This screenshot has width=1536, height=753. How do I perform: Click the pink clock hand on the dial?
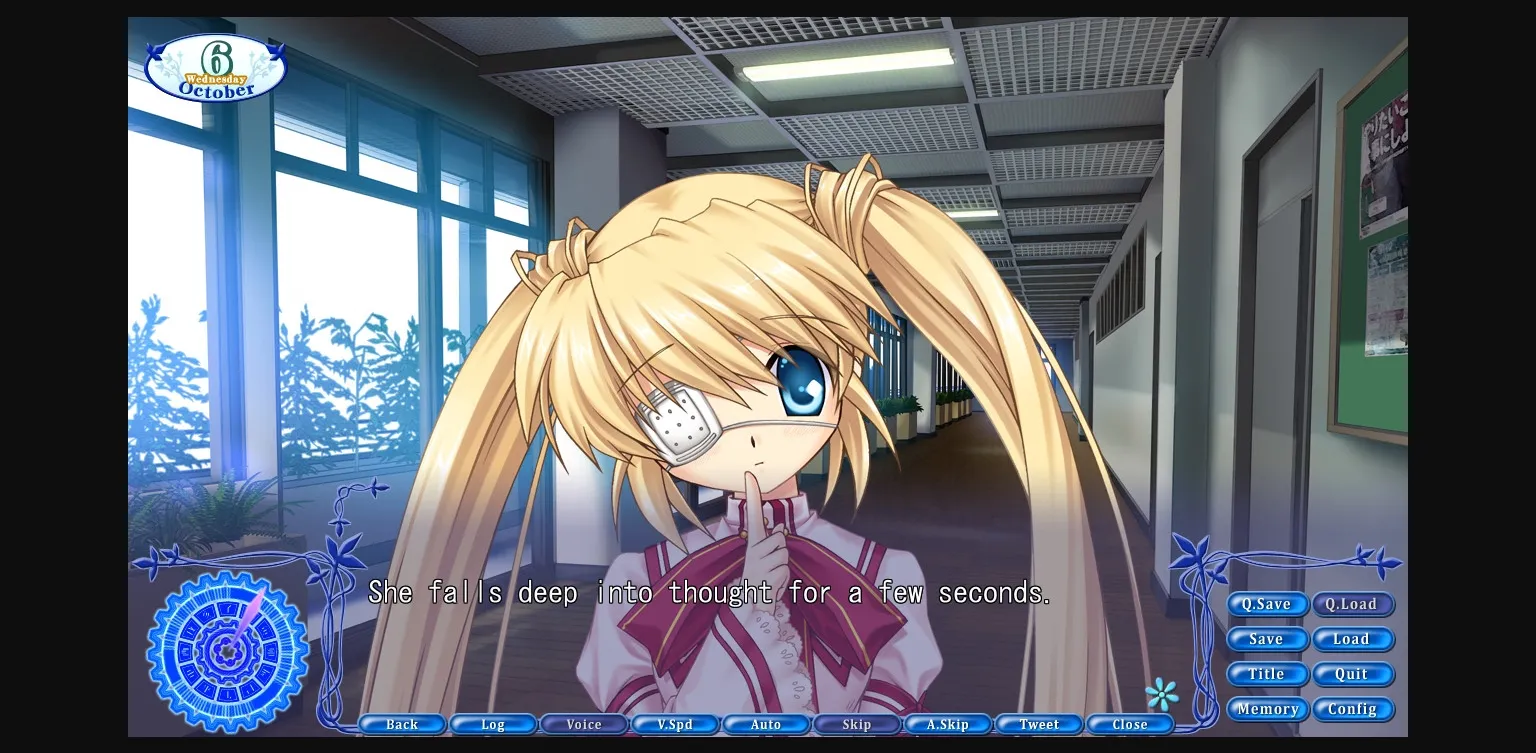click(245, 620)
